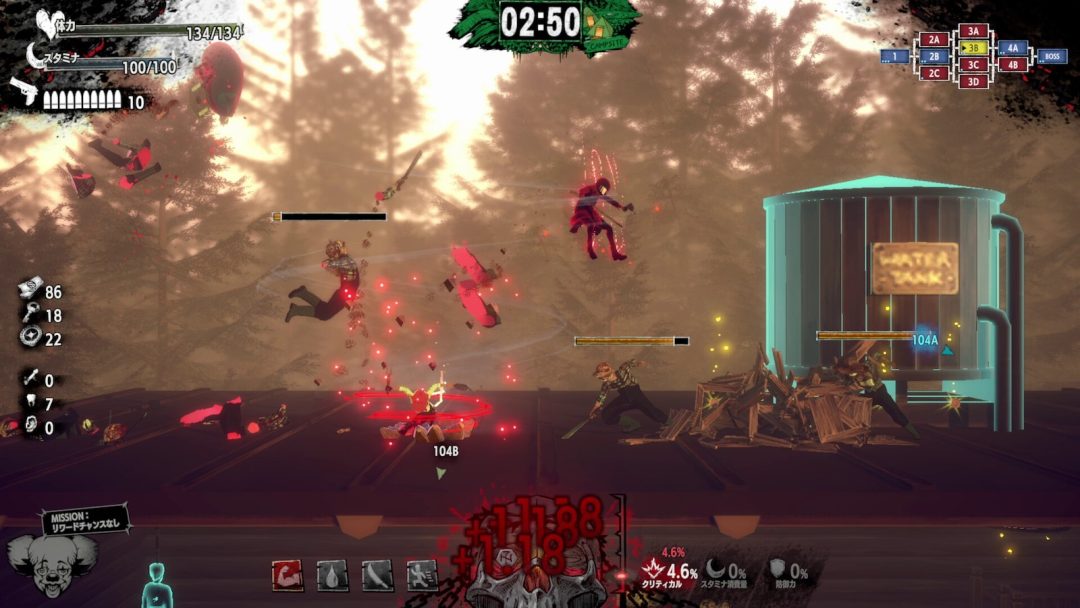Select the red flexed arm skill icon
Screen dimensions: 1080x608
coord(287,574)
